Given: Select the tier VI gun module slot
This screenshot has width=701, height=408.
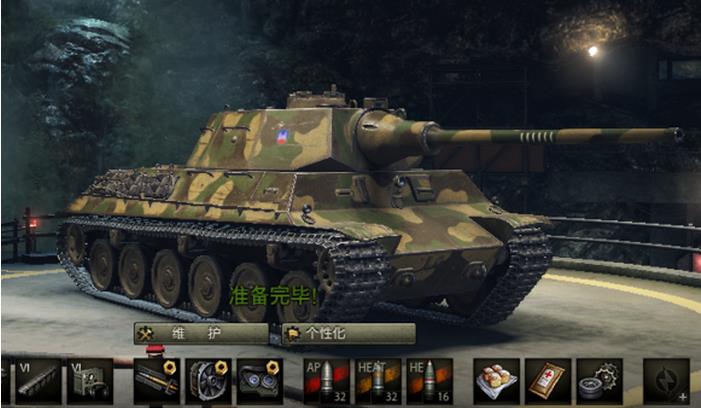Looking at the screenshot, I should [37, 381].
